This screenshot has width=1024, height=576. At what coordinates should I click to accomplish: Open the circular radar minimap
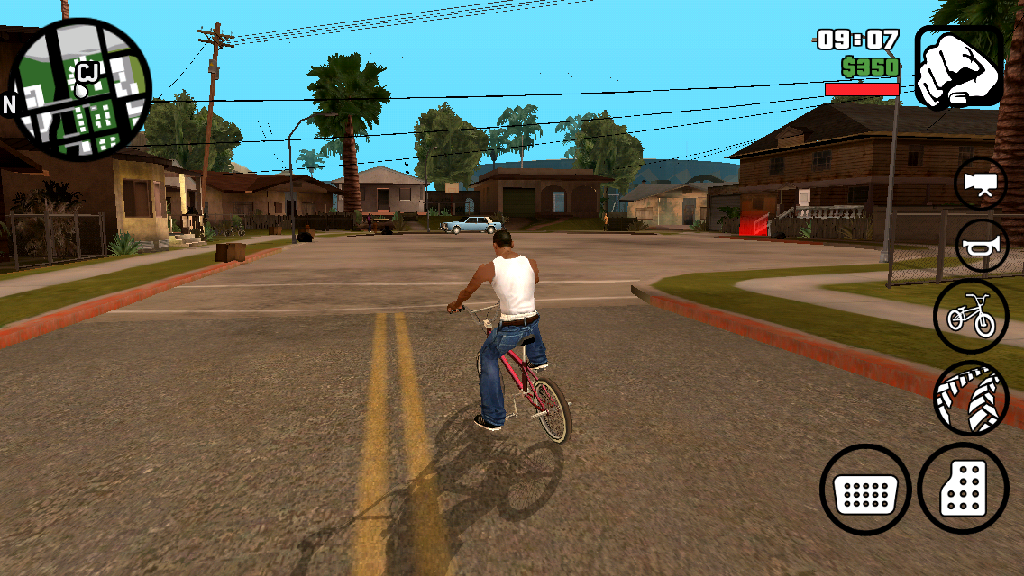point(83,88)
